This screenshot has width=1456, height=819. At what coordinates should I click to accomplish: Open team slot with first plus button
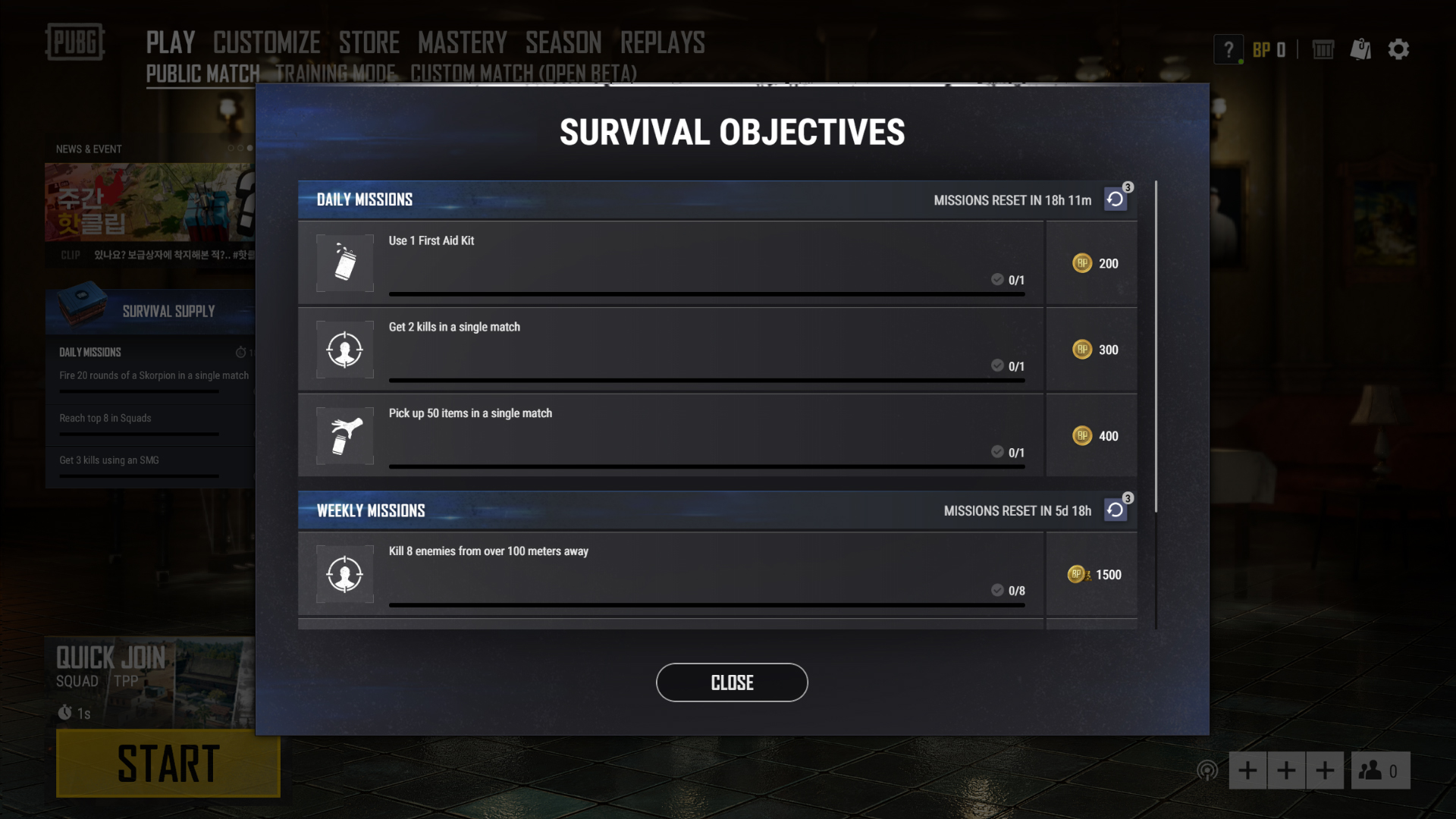1247,770
